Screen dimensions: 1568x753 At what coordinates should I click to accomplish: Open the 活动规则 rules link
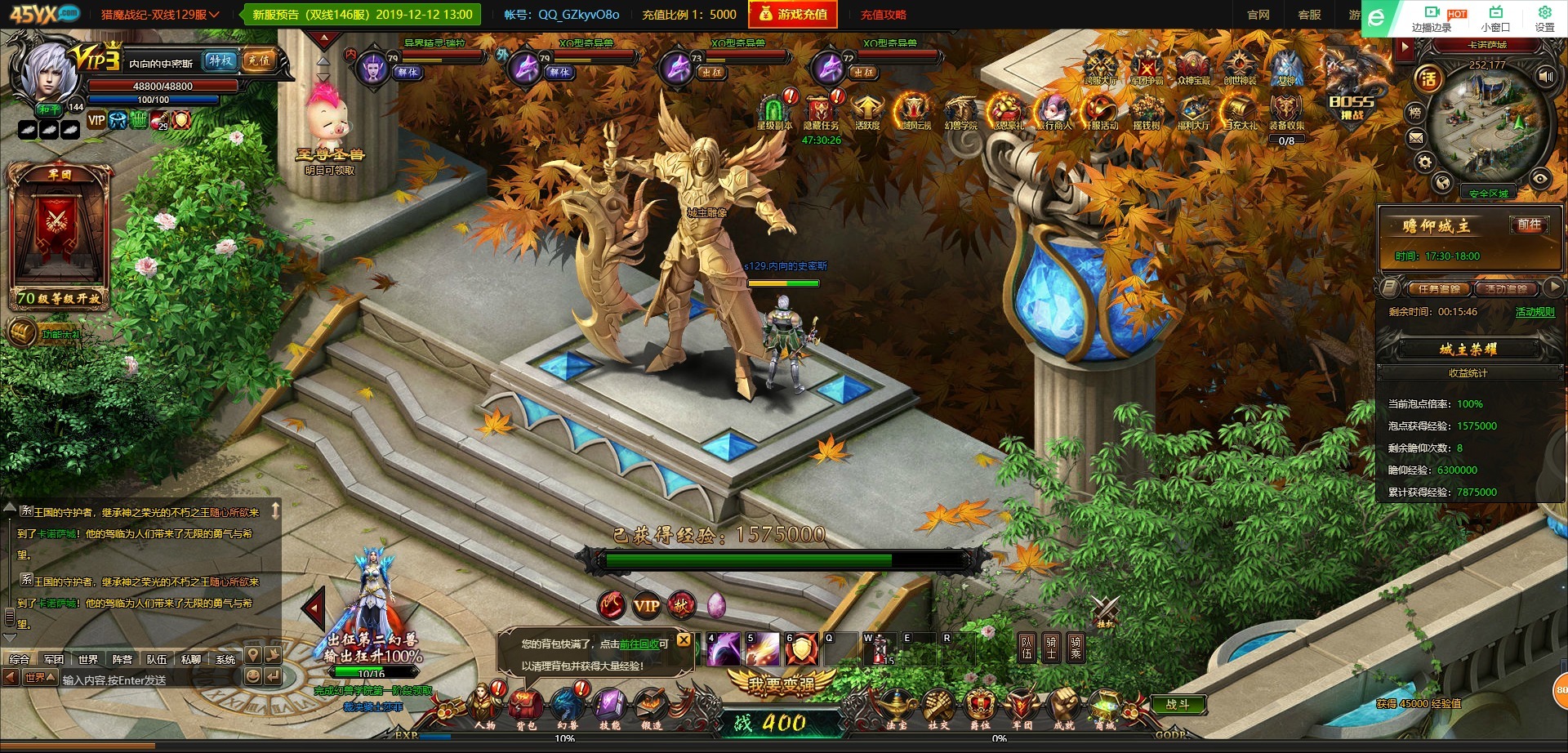(1535, 312)
